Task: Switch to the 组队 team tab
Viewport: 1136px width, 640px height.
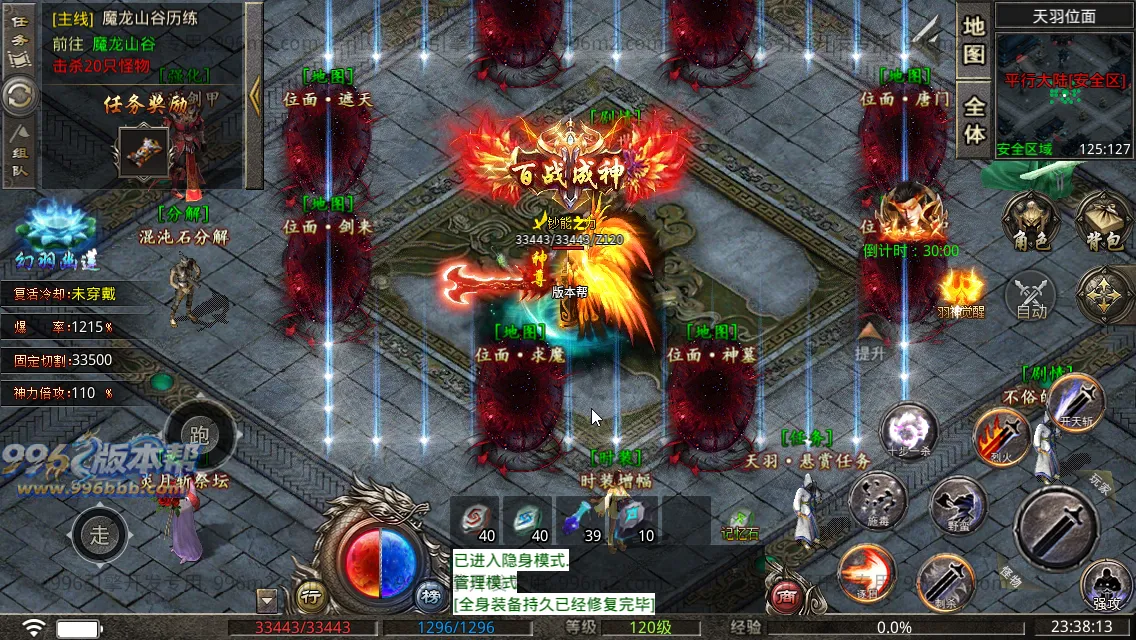Action: pos(19,157)
